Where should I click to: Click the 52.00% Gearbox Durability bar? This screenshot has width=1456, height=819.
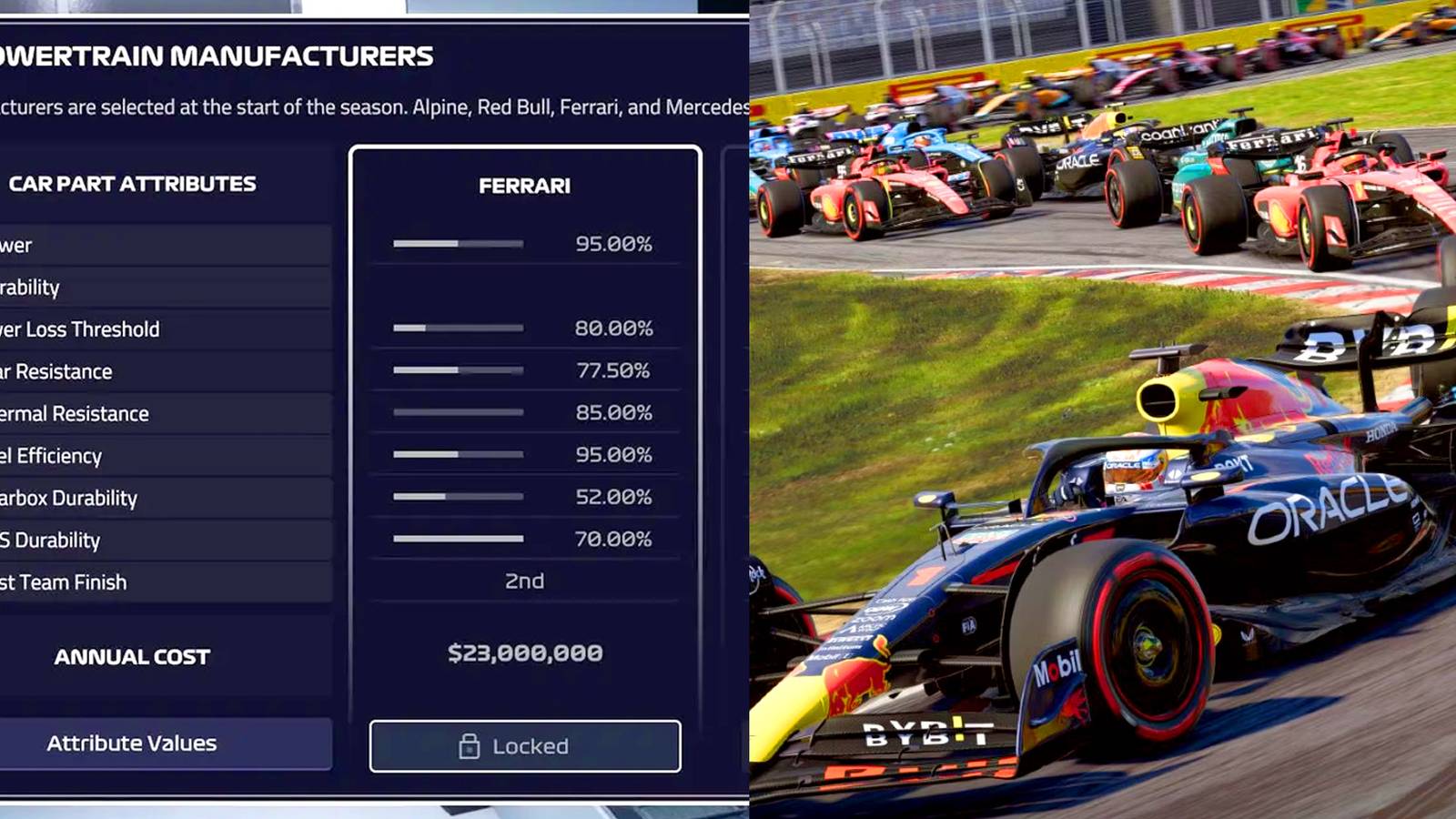458,496
